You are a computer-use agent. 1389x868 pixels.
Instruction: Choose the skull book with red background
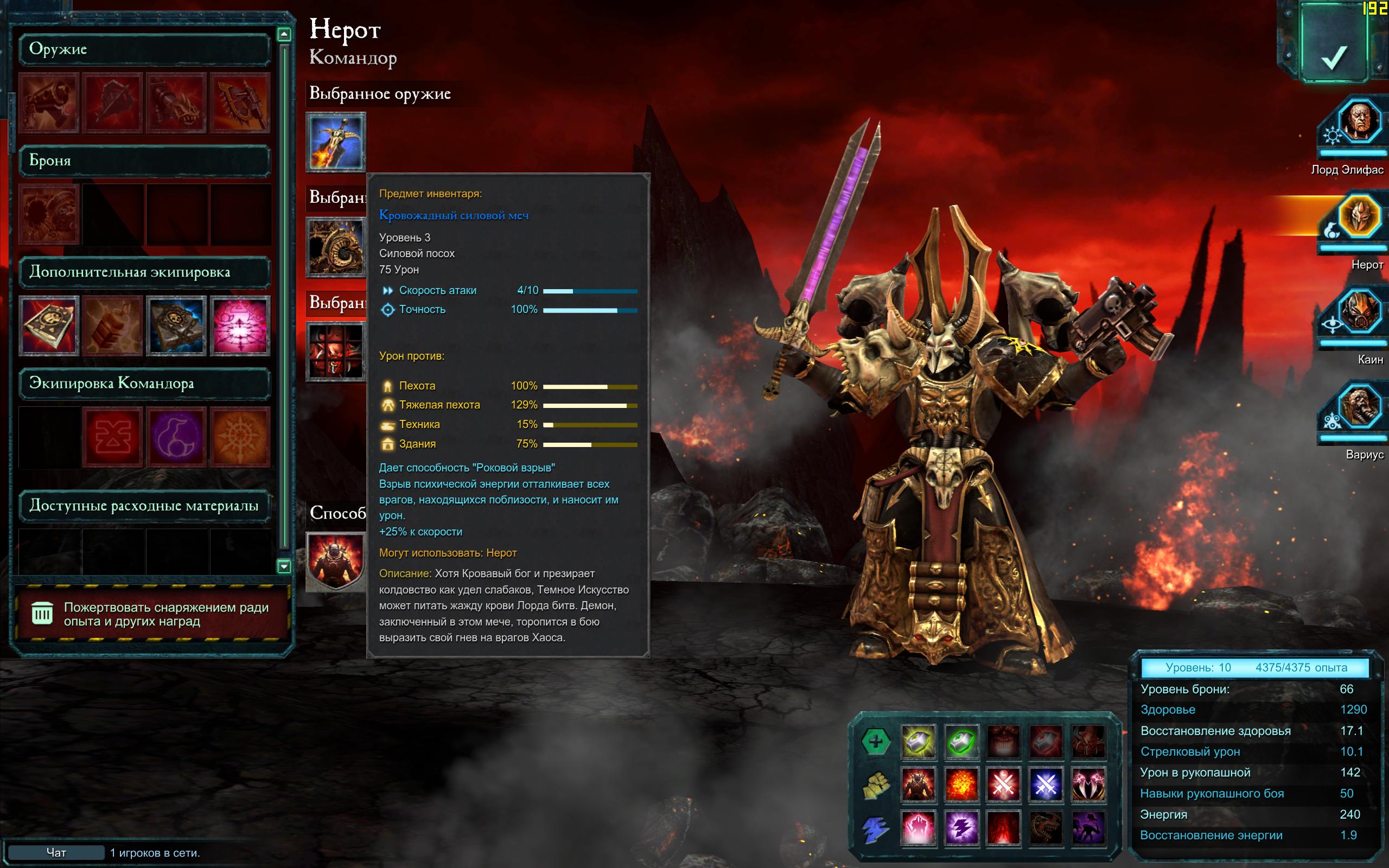pyautogui.click(x=49, y=325)
